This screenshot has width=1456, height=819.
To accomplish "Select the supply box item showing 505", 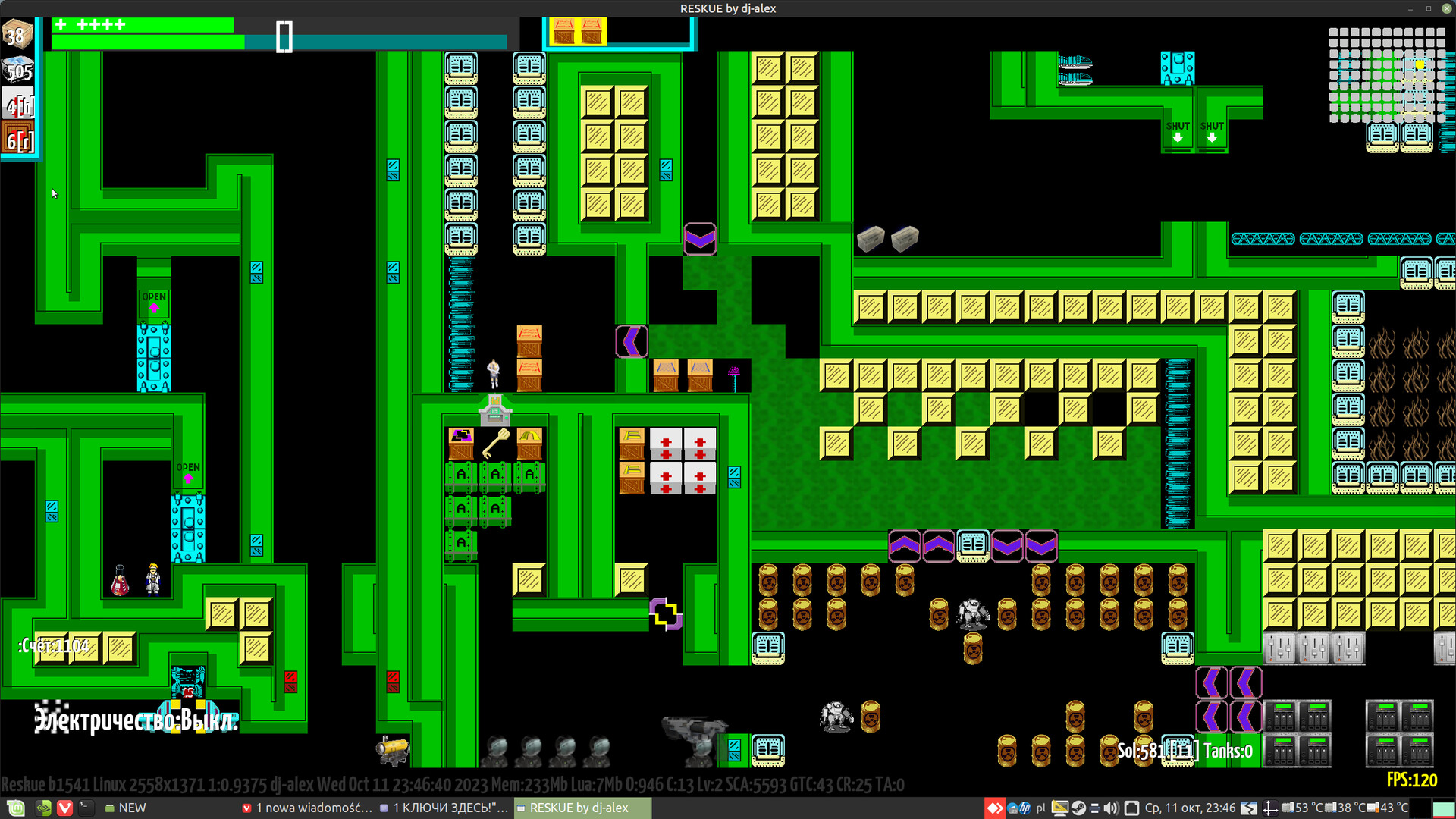I will 16,71.
